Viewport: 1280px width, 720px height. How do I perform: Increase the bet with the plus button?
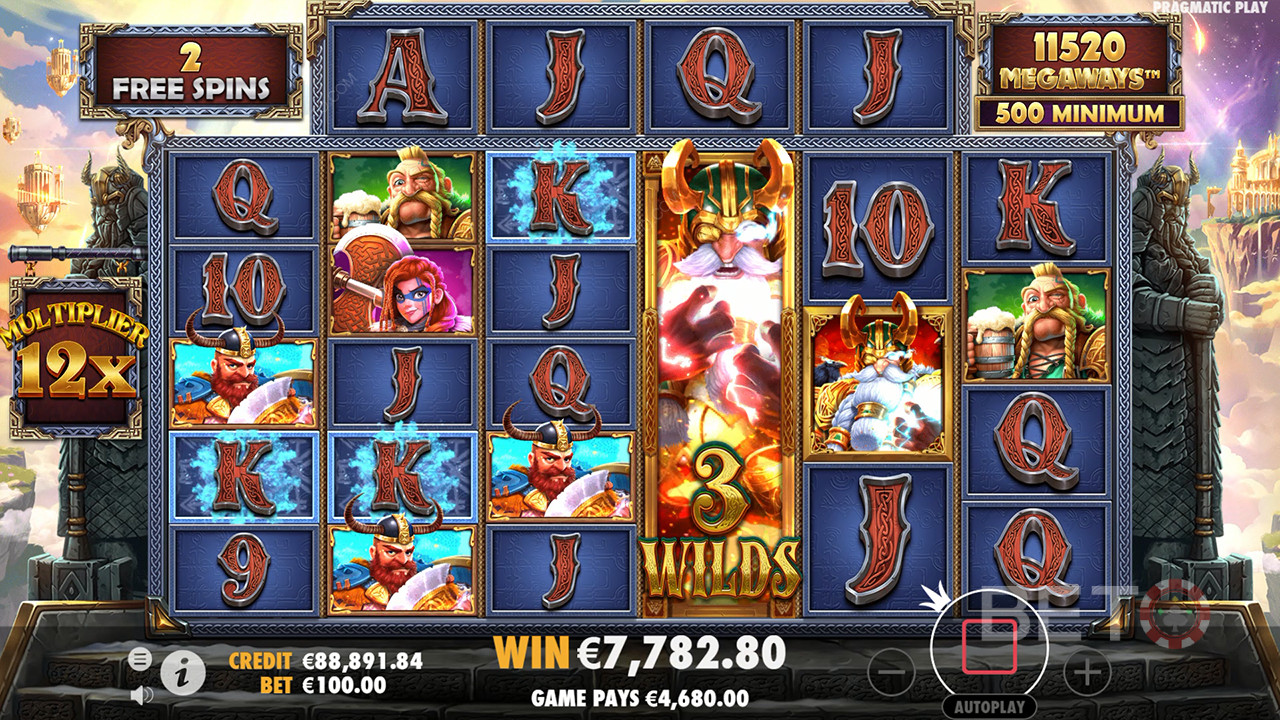pyautogui.click(x=1087, y=673)
